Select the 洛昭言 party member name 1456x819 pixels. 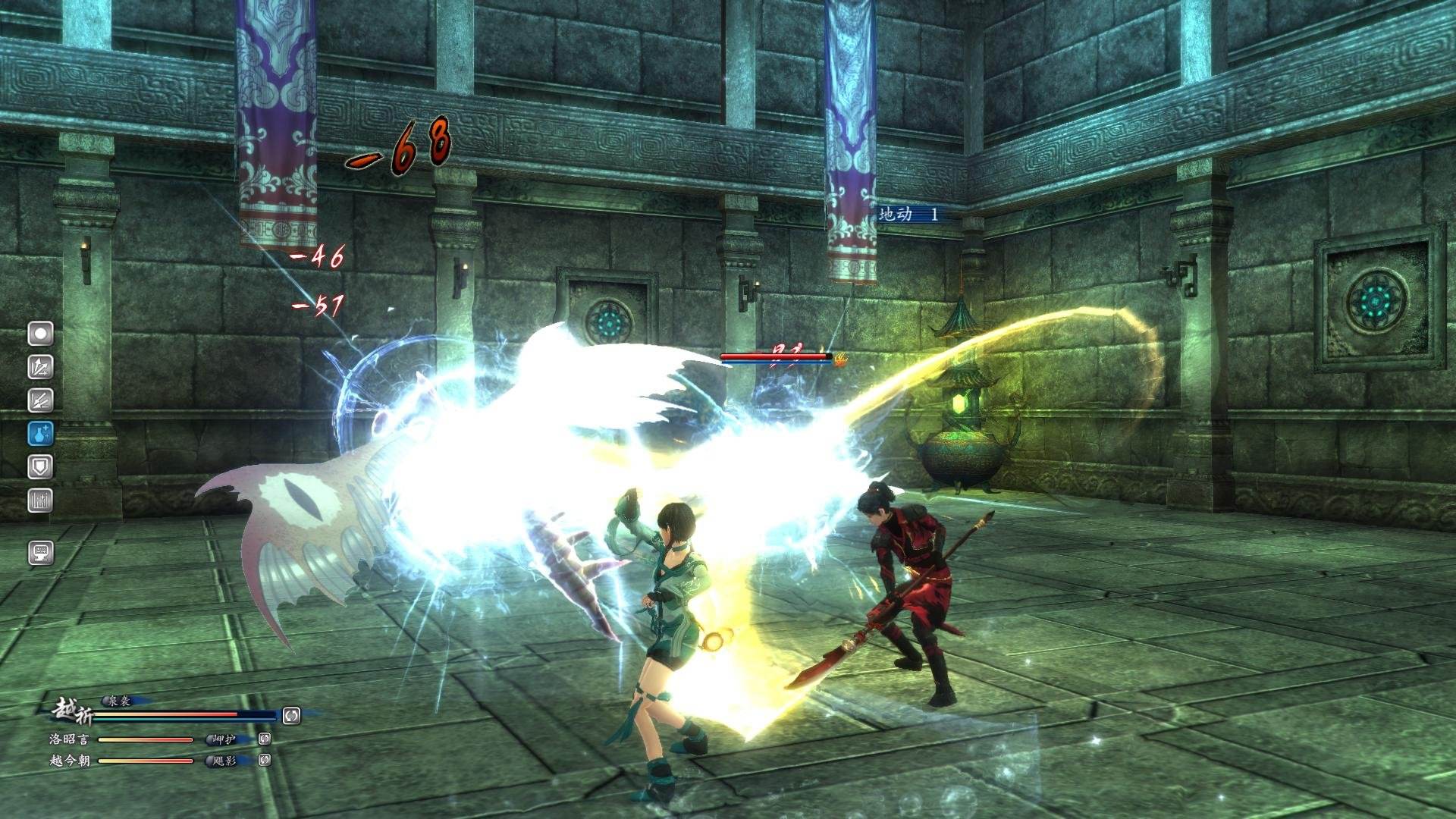(x=71, y=739)
